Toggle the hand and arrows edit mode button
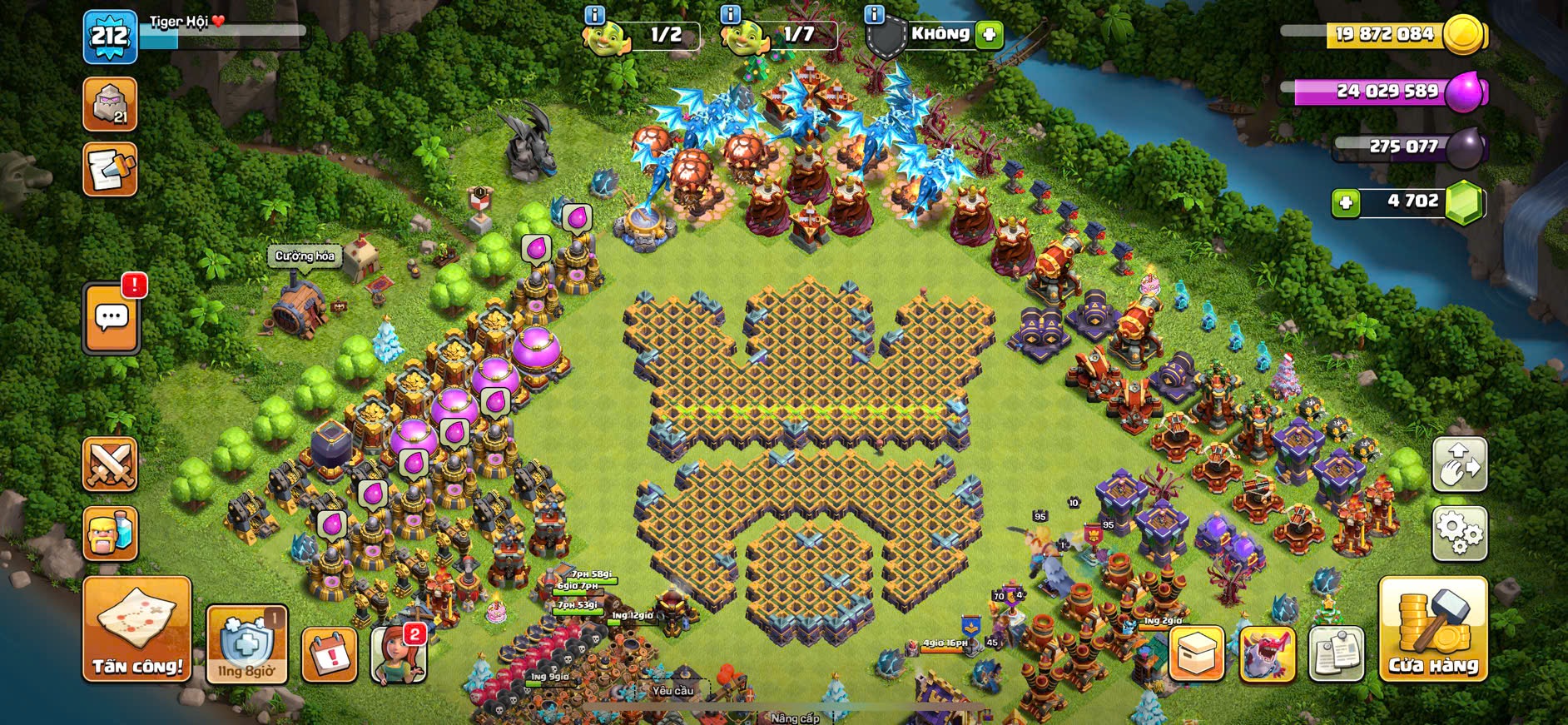The height and width of the screenshot is (725, 1568). [x=1459, y=464]
